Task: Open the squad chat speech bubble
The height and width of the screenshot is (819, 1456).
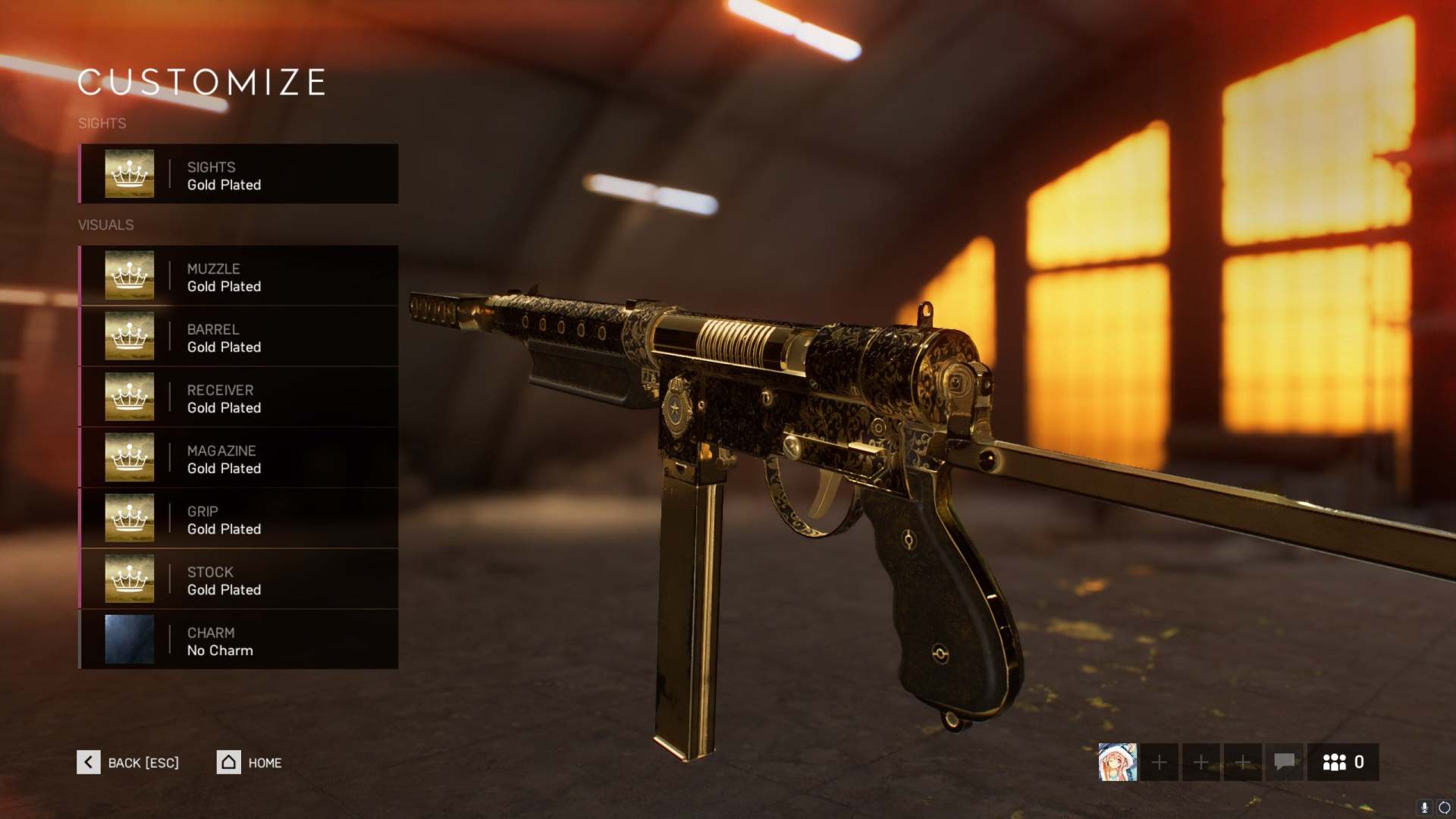Action: 1284,761
